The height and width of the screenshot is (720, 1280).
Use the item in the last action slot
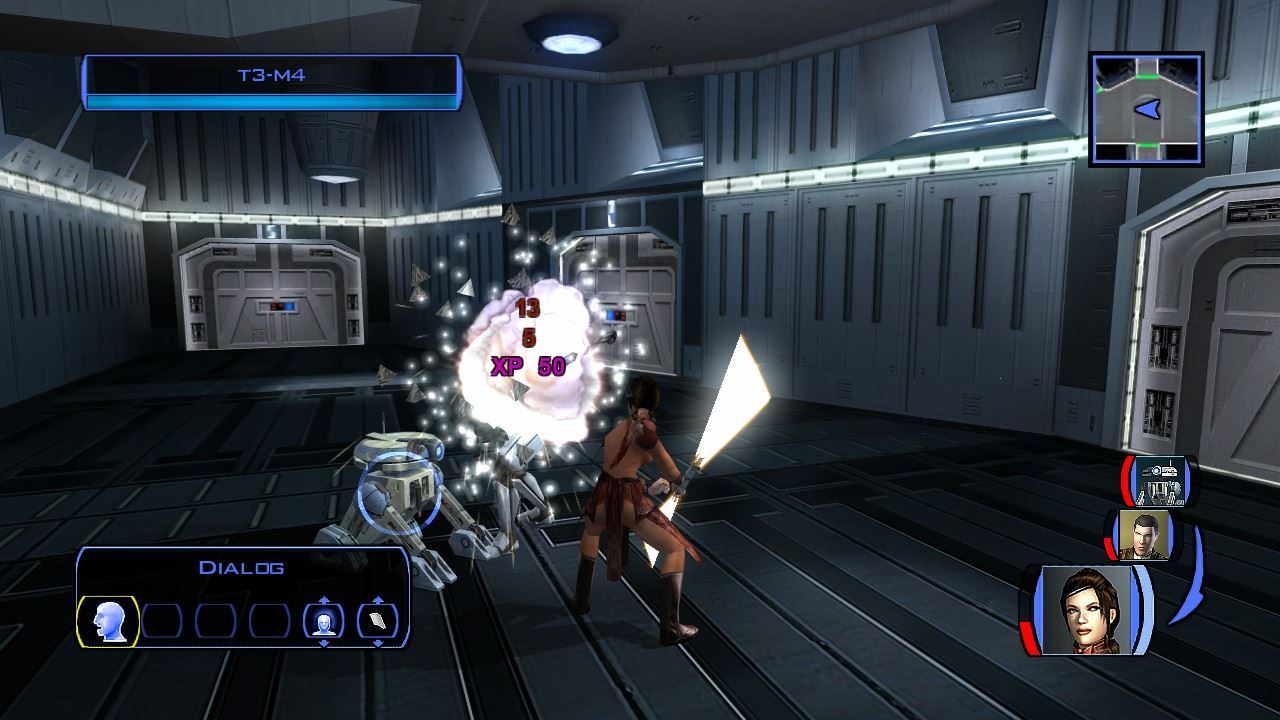coord(377,621)
